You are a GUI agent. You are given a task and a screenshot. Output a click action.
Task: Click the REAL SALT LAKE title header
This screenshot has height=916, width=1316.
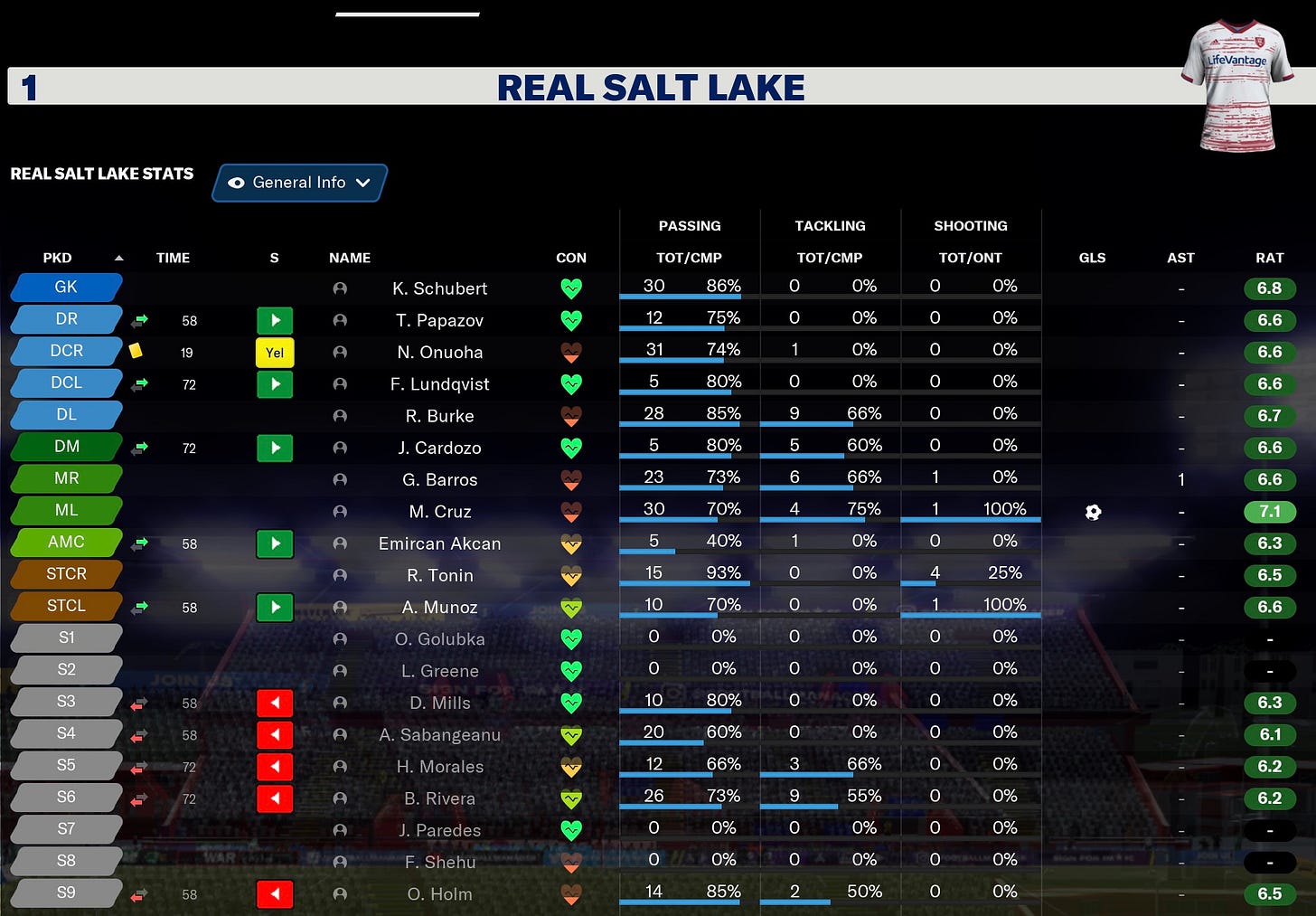click(651, 88)
